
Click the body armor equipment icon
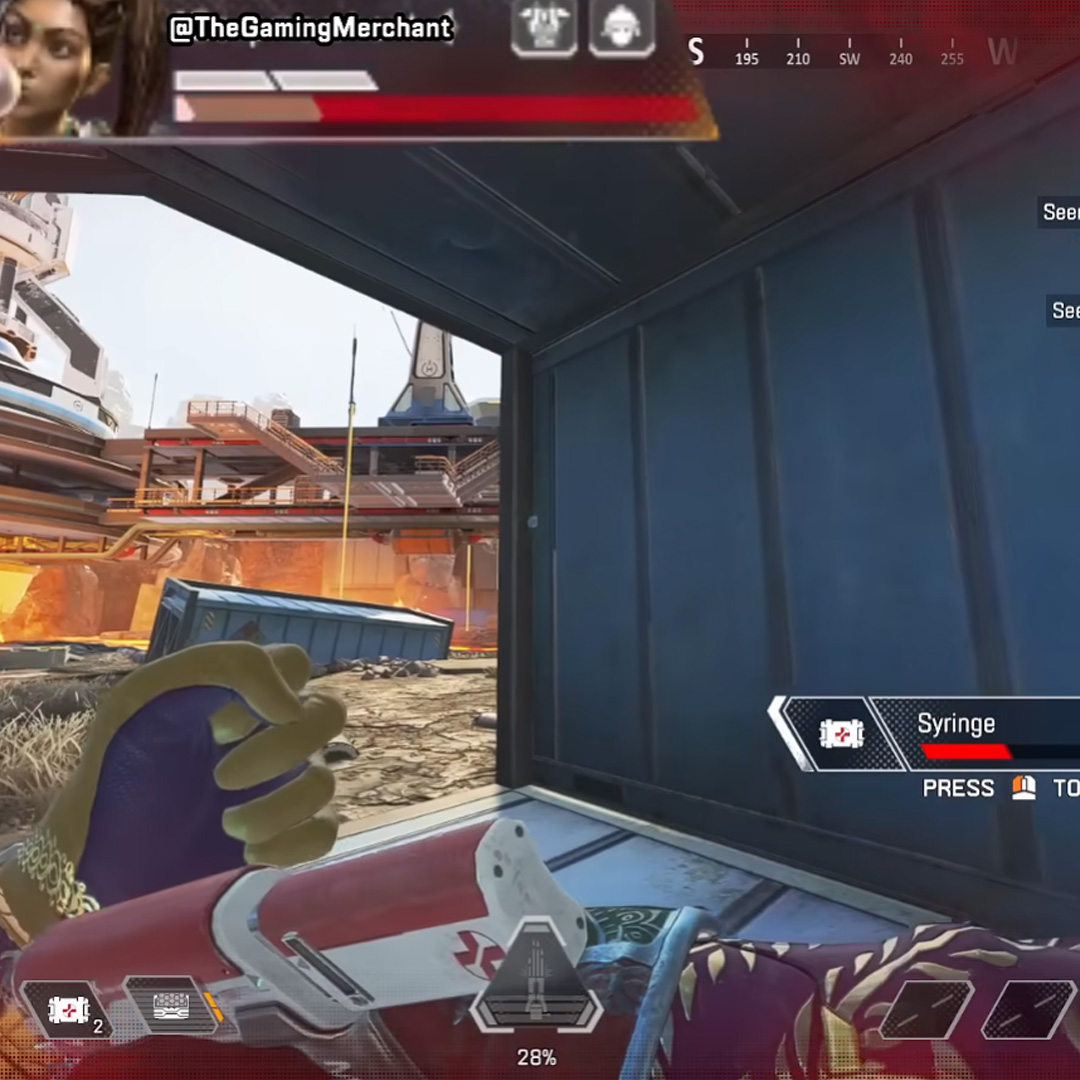tap(543, 27)
